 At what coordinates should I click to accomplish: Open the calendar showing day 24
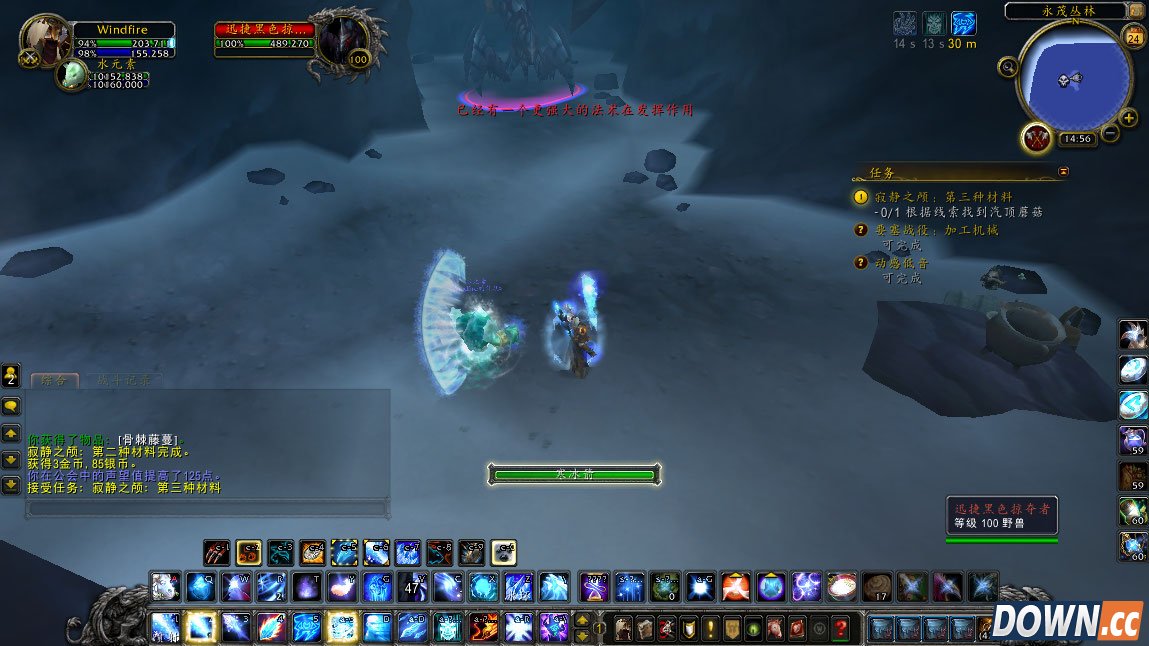(x=1133, y=38)
